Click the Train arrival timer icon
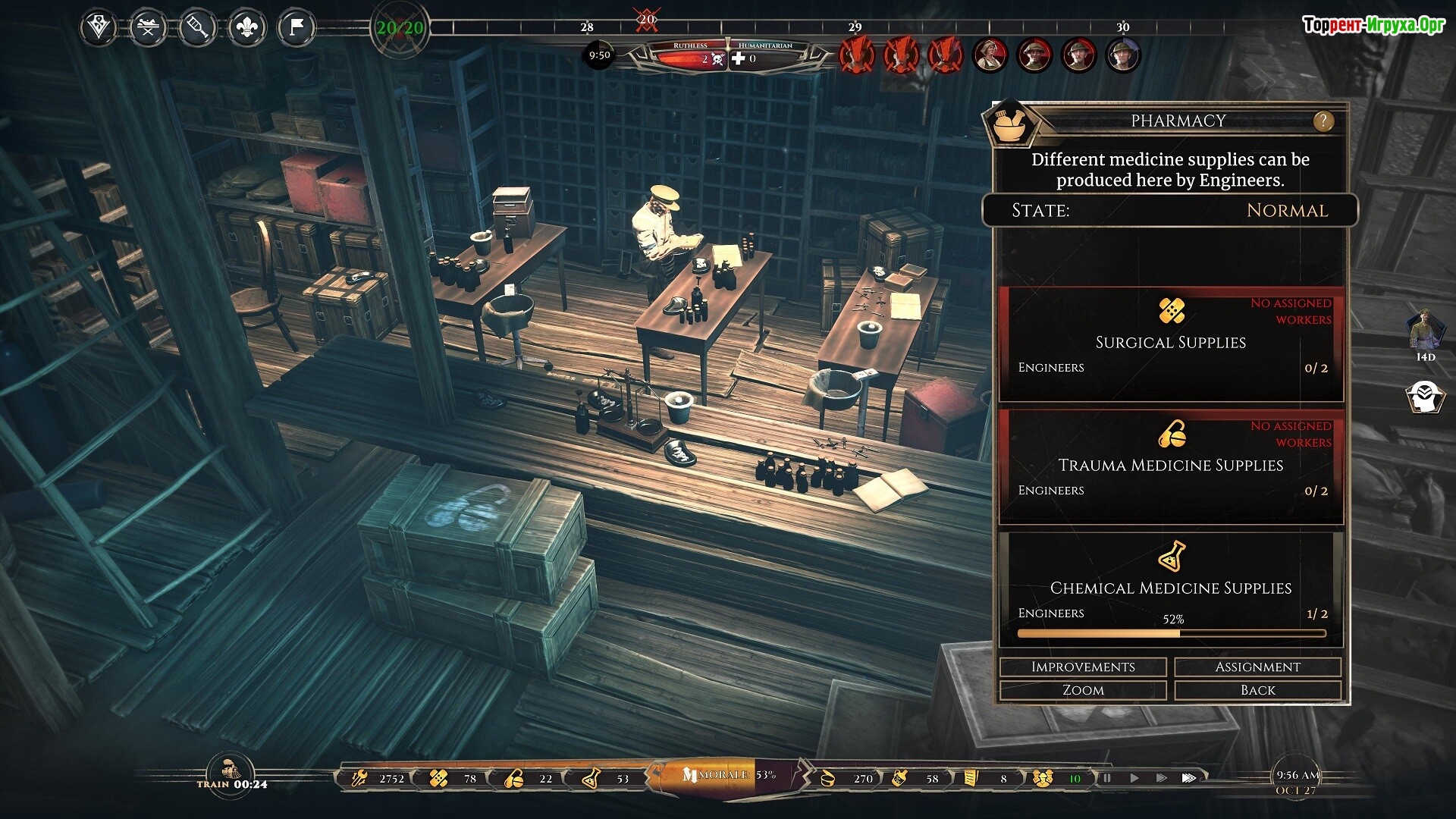This screenshot has height=819, width=1456. coord(231,769)
